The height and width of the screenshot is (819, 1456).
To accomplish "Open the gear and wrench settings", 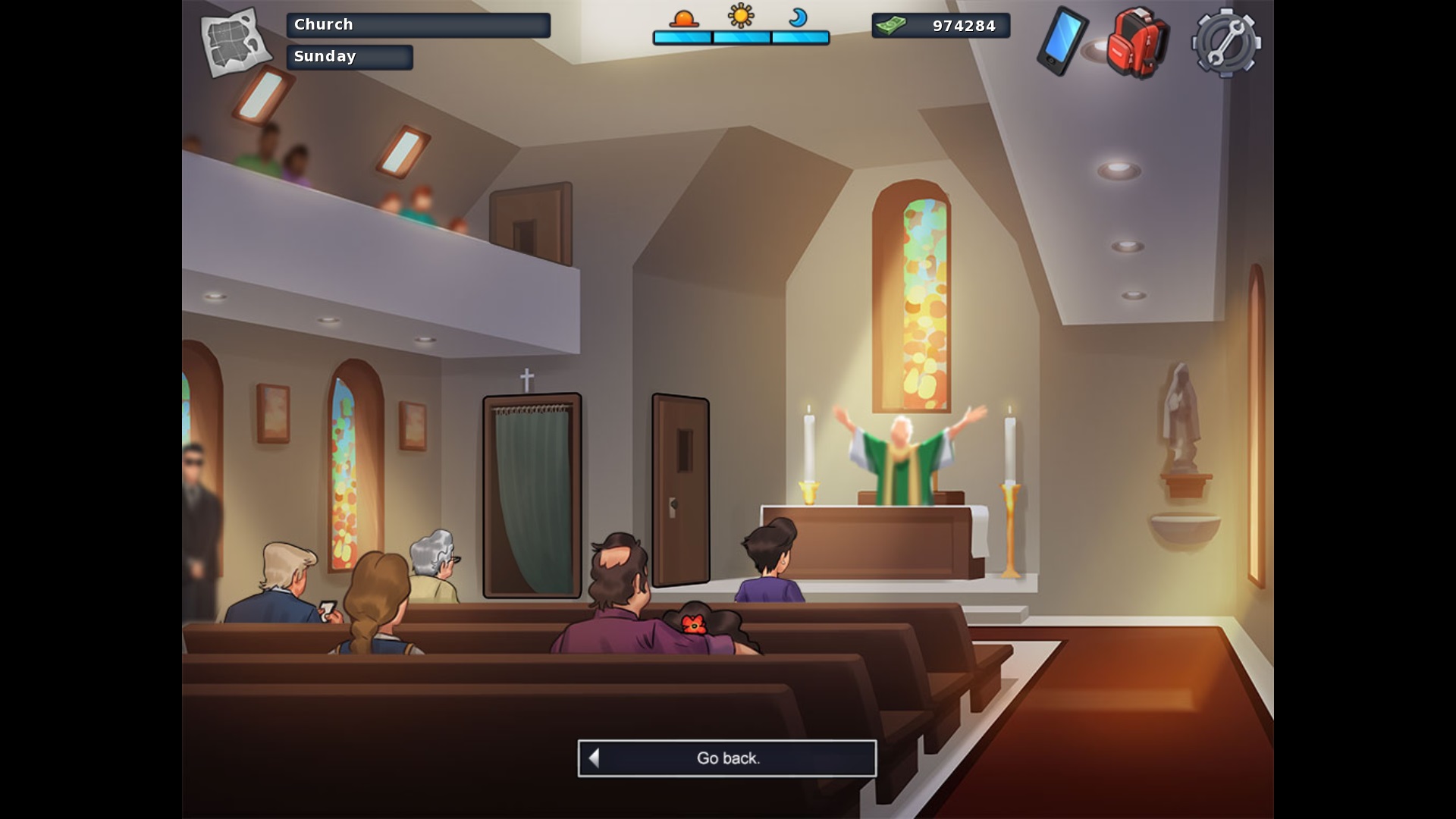I will (1225, 42).
